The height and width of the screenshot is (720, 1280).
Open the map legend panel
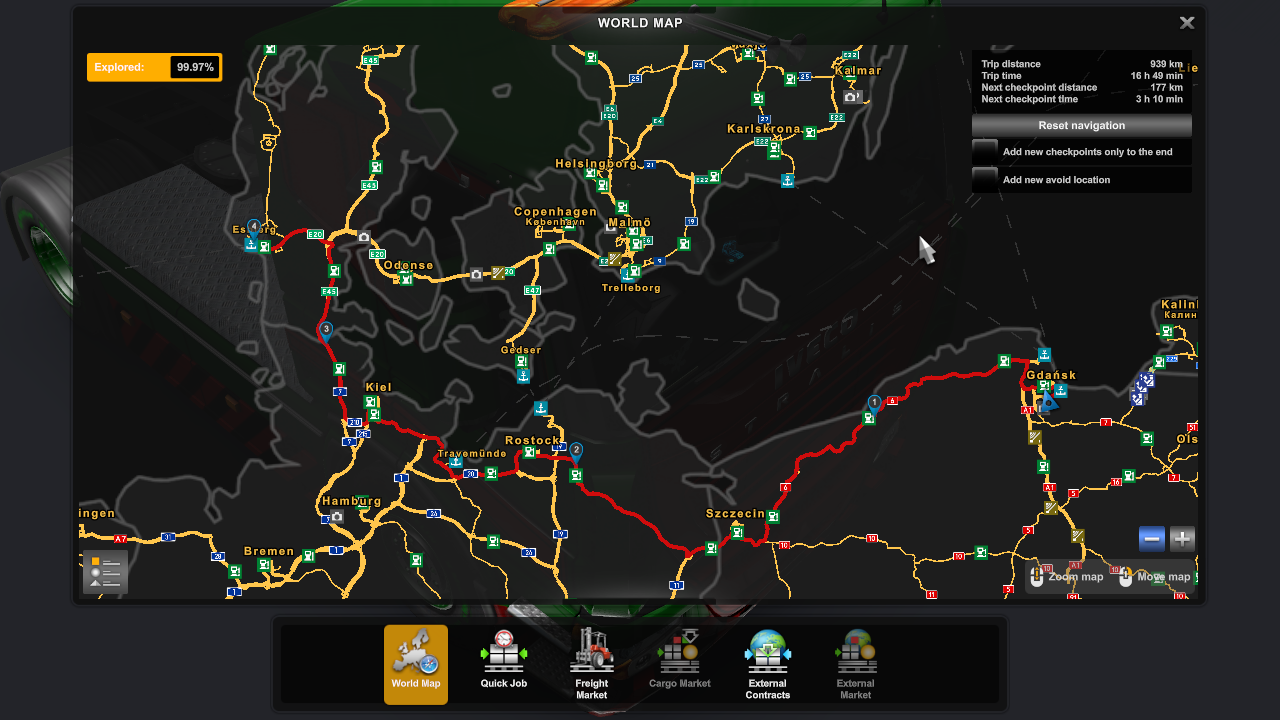pyautogui.click(x=104, y=571)
